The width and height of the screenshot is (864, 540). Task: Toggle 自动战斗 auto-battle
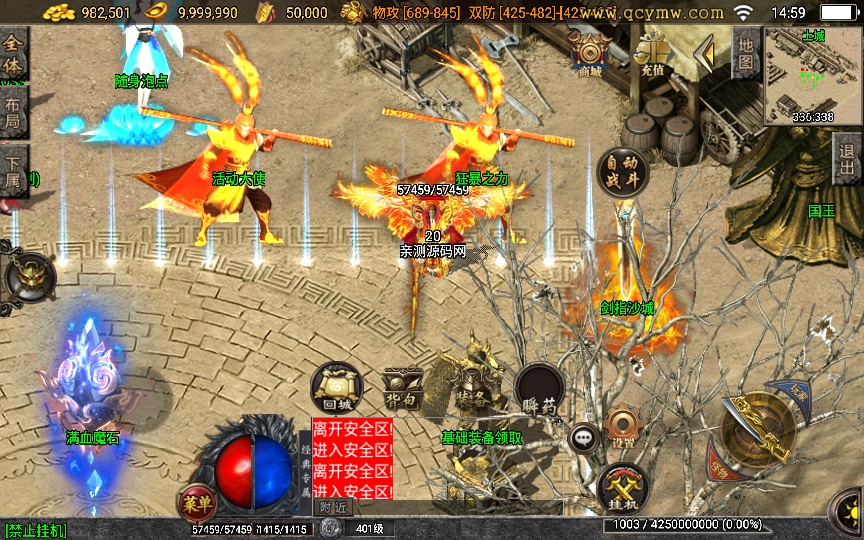621,172
